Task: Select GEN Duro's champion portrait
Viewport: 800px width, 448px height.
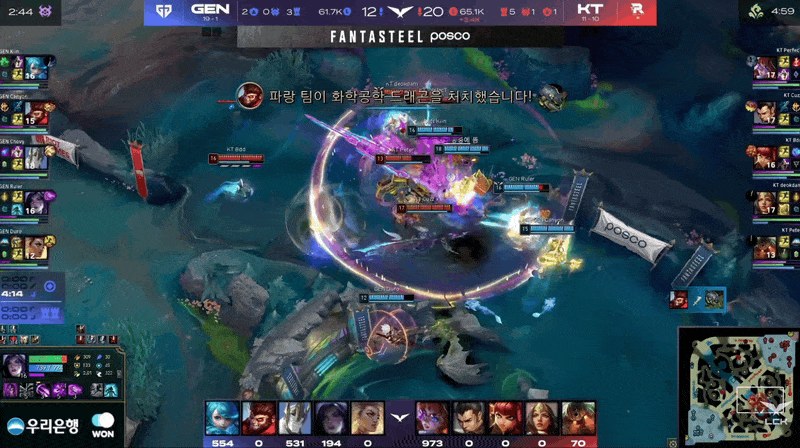Action: [37, 246]
